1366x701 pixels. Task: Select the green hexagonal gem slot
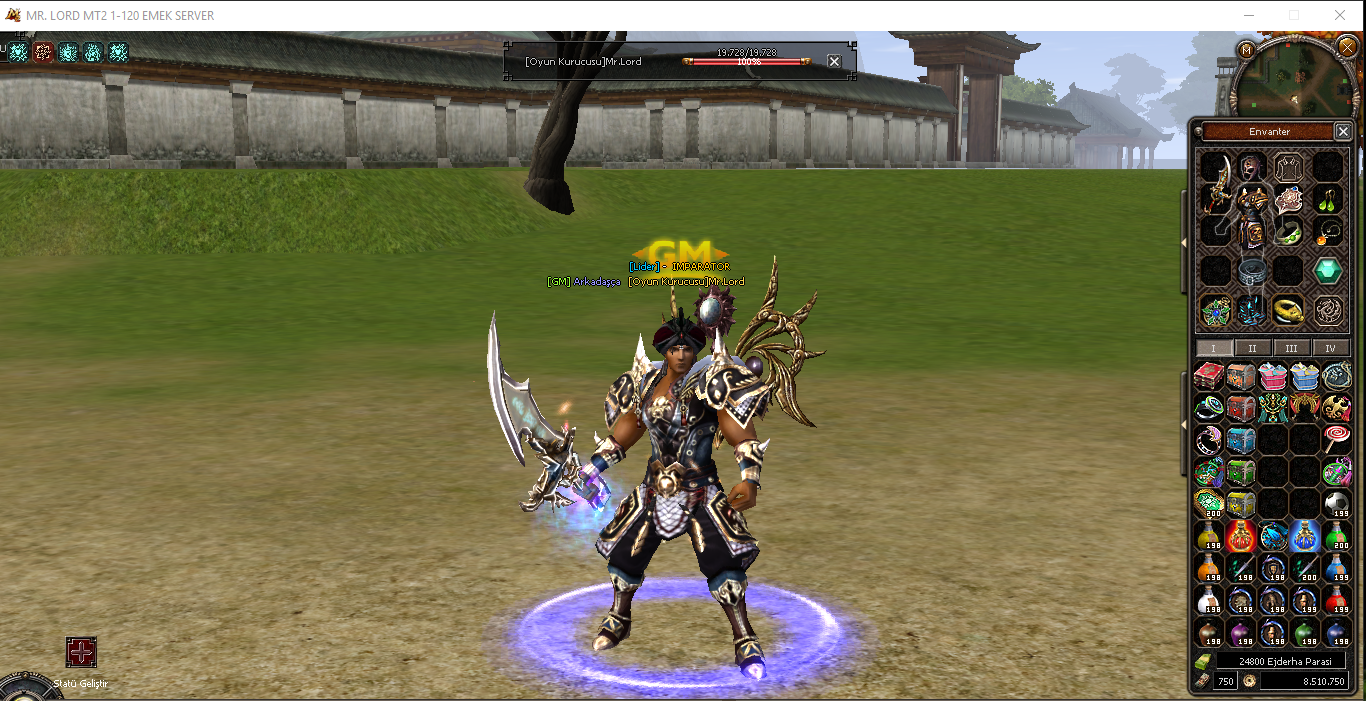(1328, 270)
